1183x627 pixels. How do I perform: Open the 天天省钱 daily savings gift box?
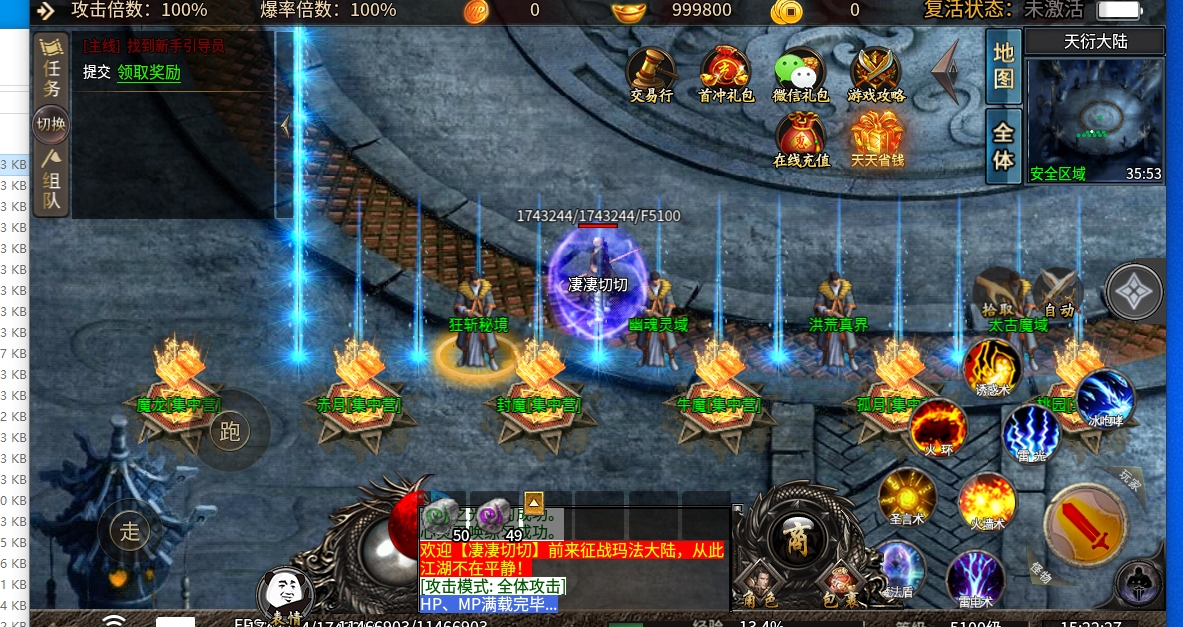pos(877,138)
